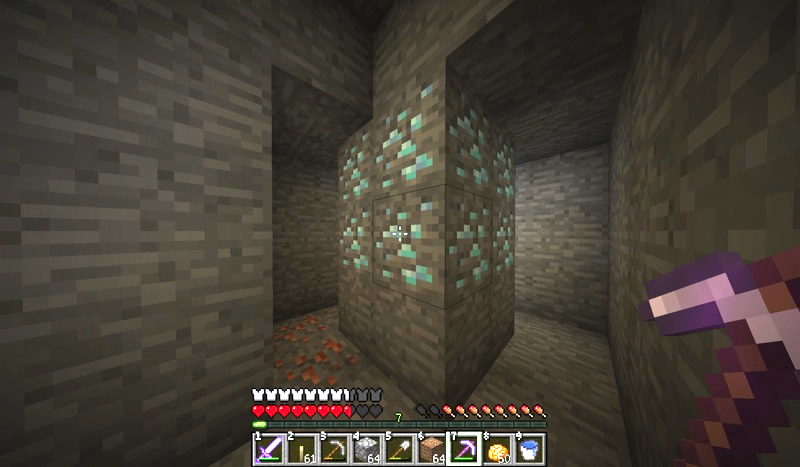Viewport: 800px width, 467px height.
Task: Select the dirt block stack slot
Action: coord(432,449)
